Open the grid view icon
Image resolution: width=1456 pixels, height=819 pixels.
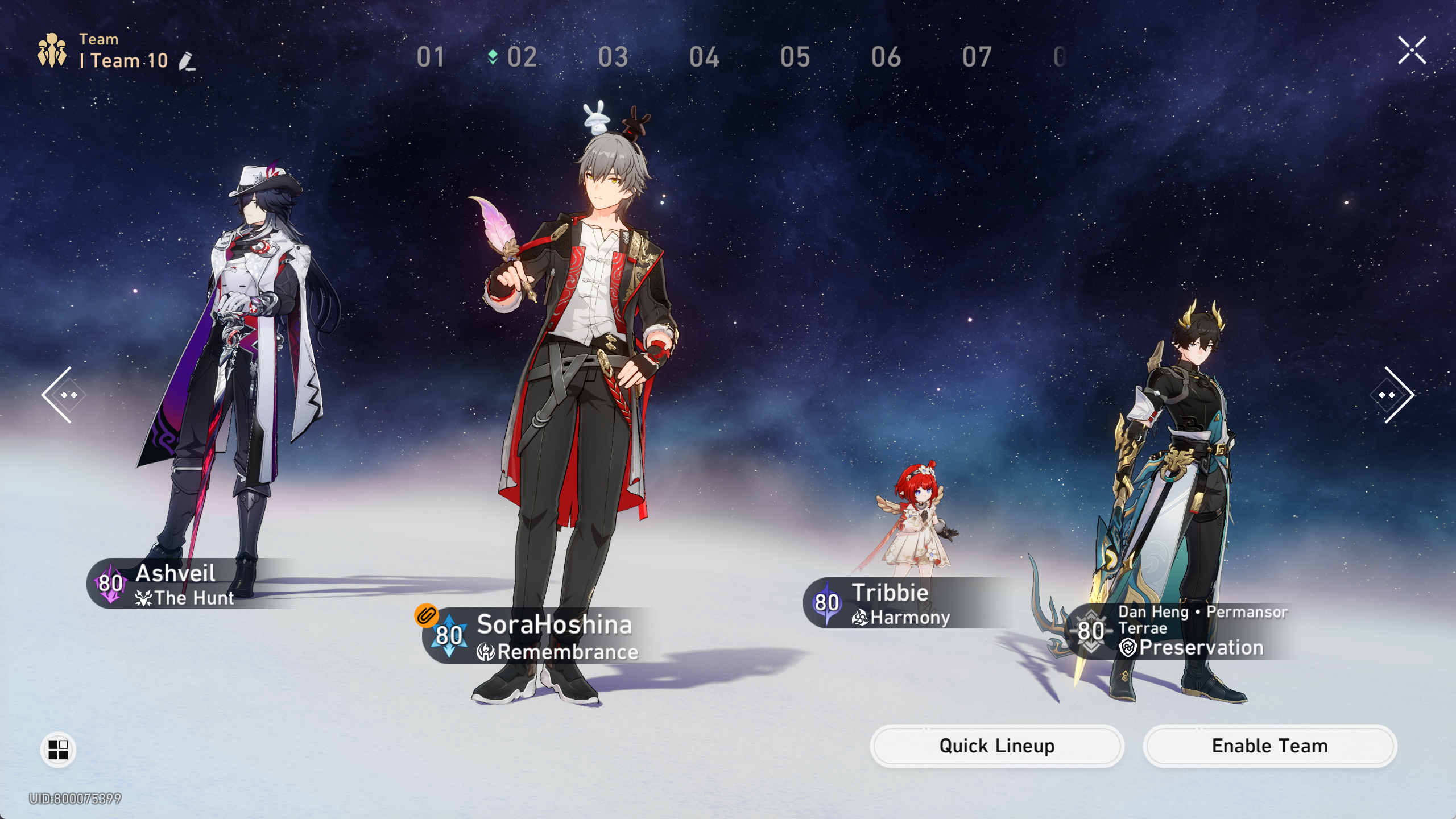click(58, 750)
